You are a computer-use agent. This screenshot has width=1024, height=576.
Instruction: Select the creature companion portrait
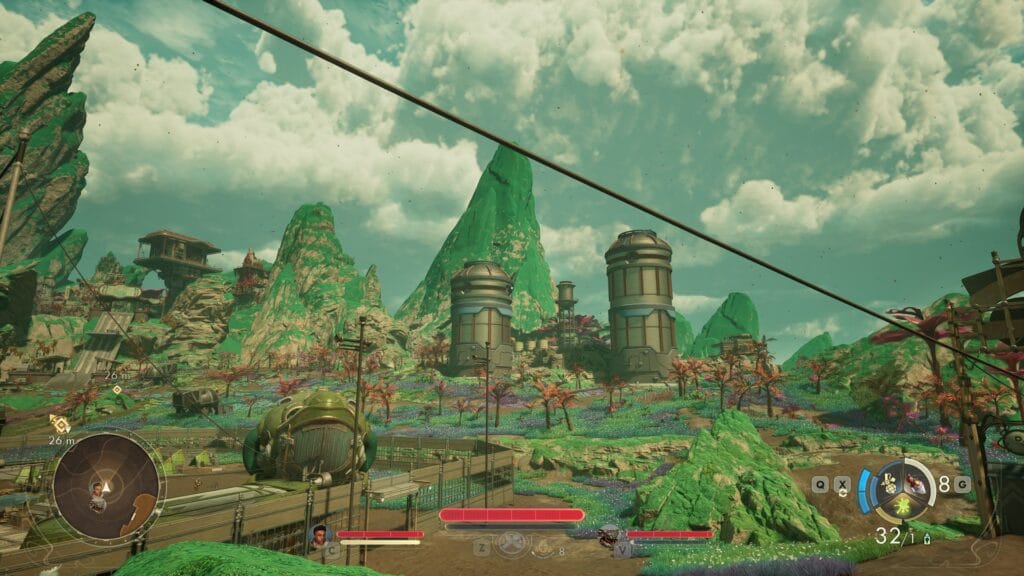610,535
